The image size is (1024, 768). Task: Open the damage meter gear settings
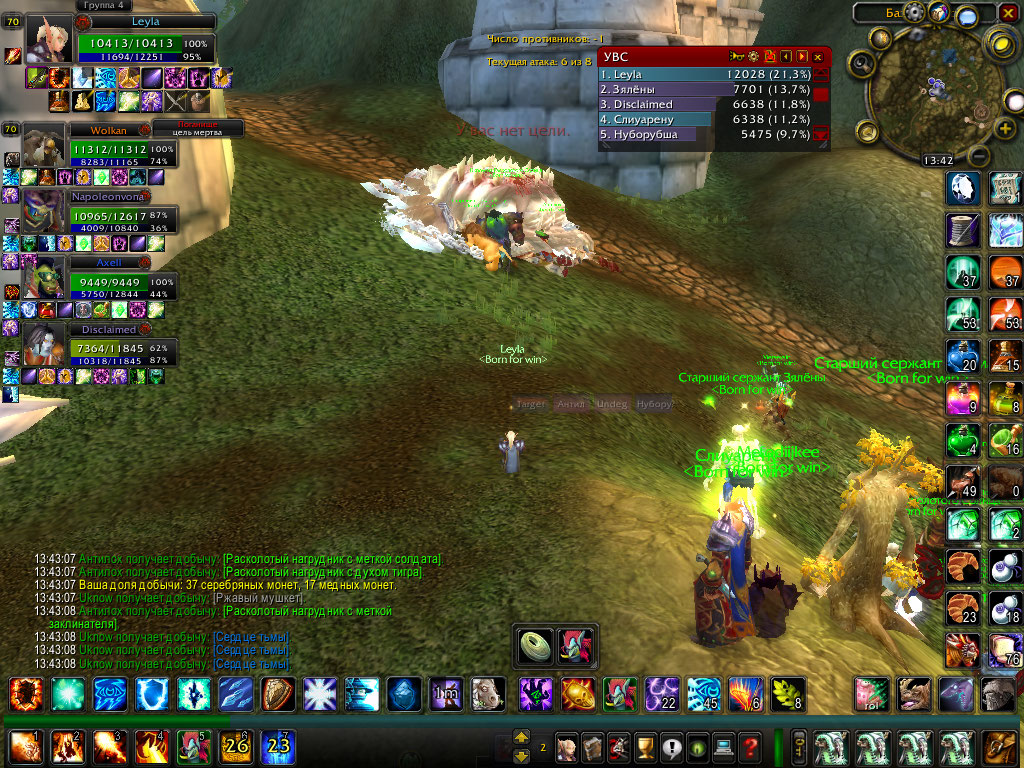pyautogui.click(x=753, y=57)
